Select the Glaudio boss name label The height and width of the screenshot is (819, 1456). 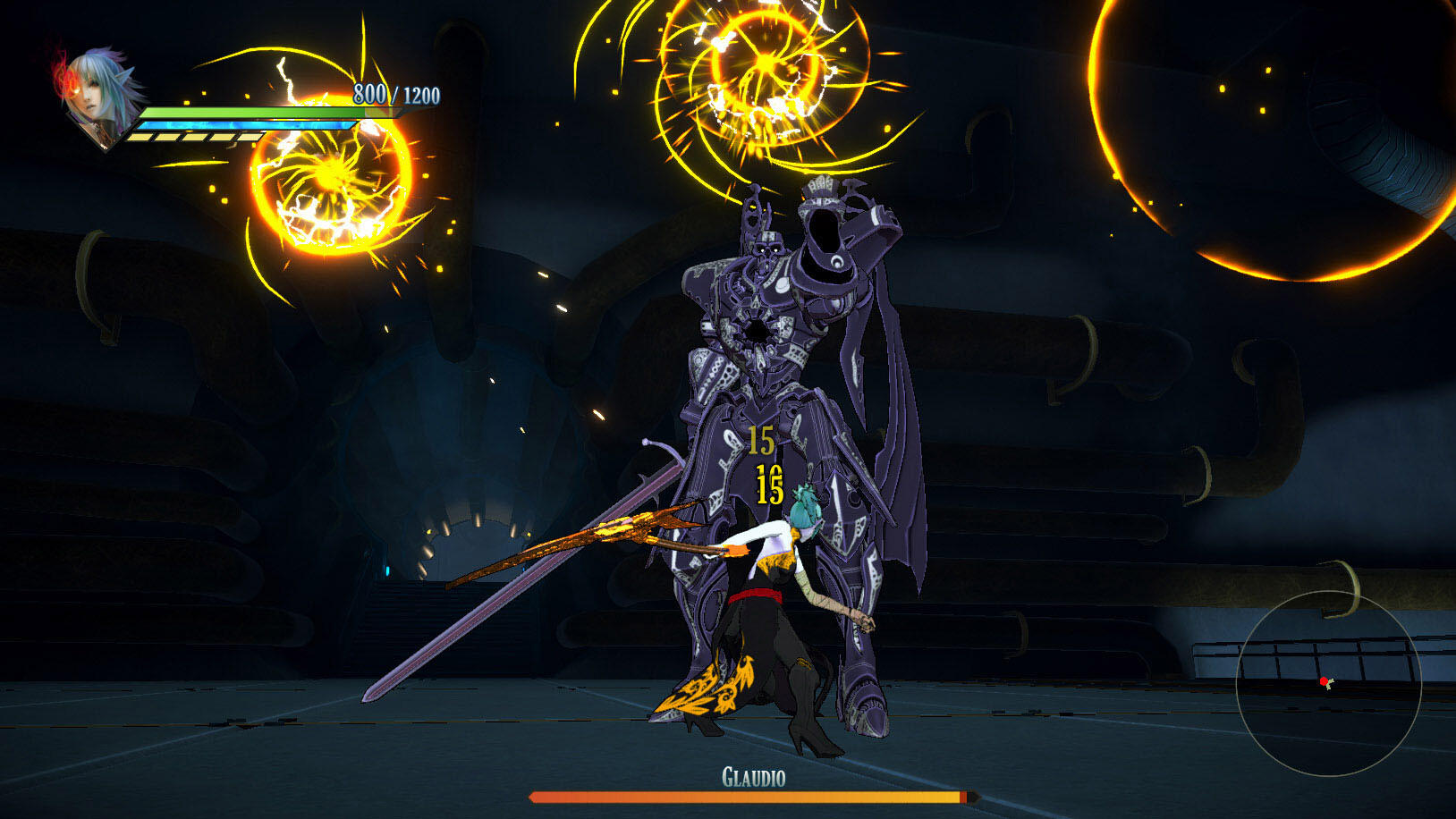(x=756, y=778)
